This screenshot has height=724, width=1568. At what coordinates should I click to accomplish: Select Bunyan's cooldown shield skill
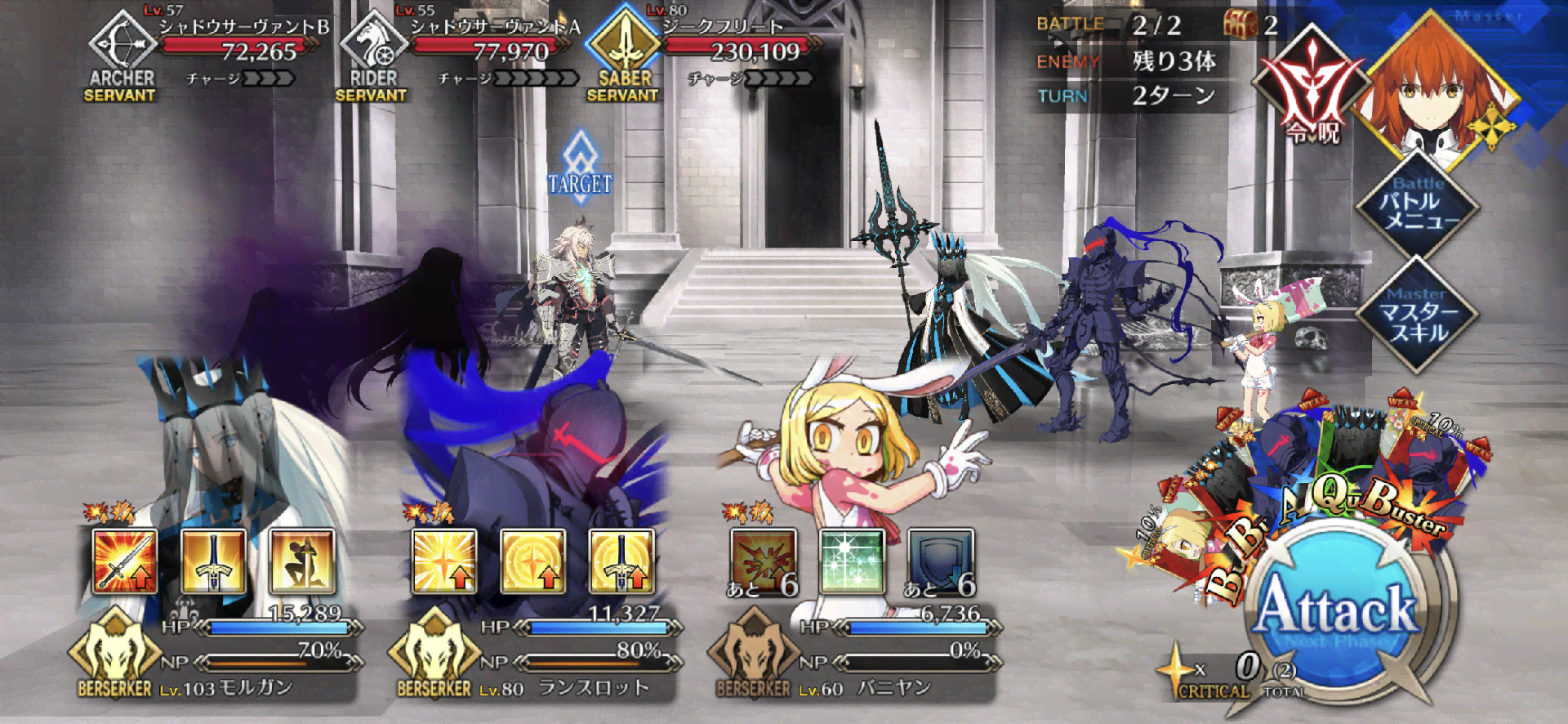point(941,561)
